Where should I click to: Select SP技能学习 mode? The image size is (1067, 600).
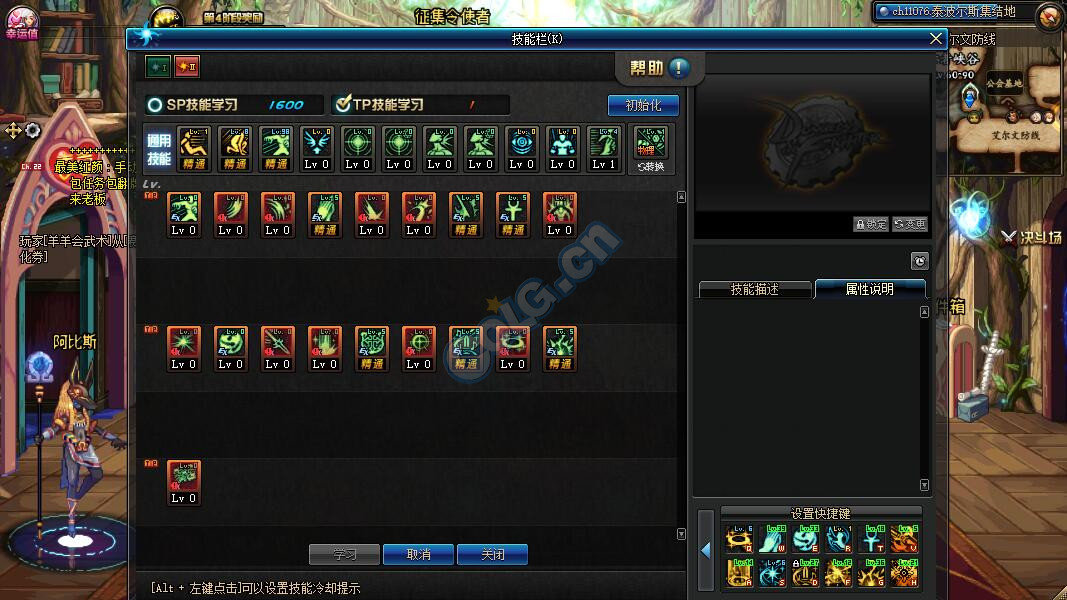pos(155,105)
